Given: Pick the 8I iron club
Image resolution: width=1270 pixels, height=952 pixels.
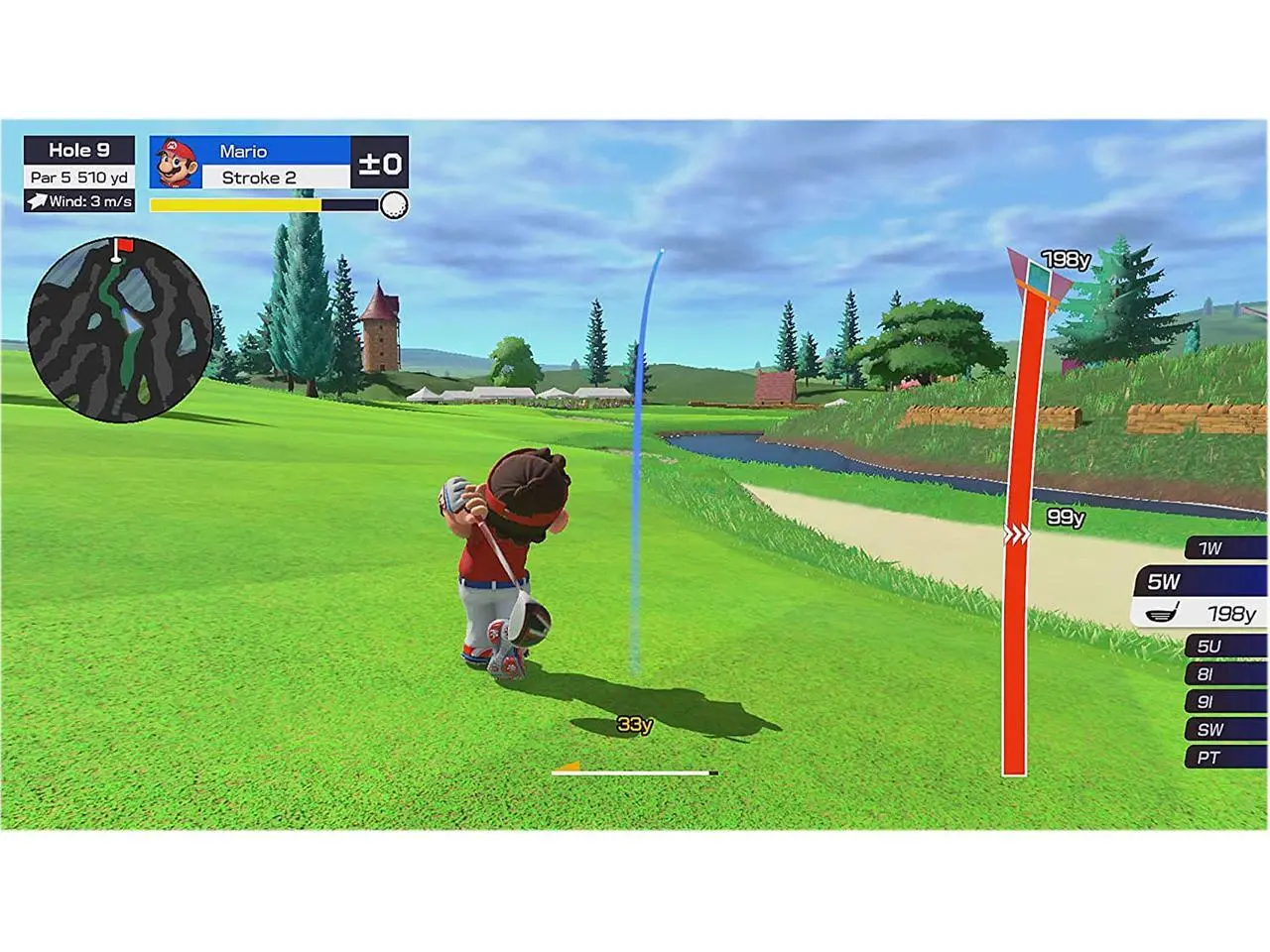Looking at the screenshot, I should (1223, 674).
